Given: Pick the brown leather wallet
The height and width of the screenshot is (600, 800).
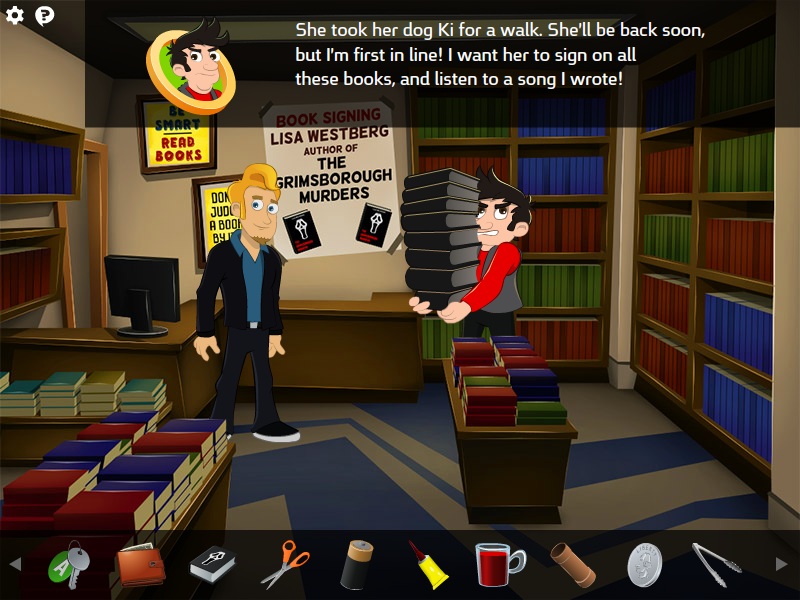Looking at the screenshot, I should click(x=140, y=566).
